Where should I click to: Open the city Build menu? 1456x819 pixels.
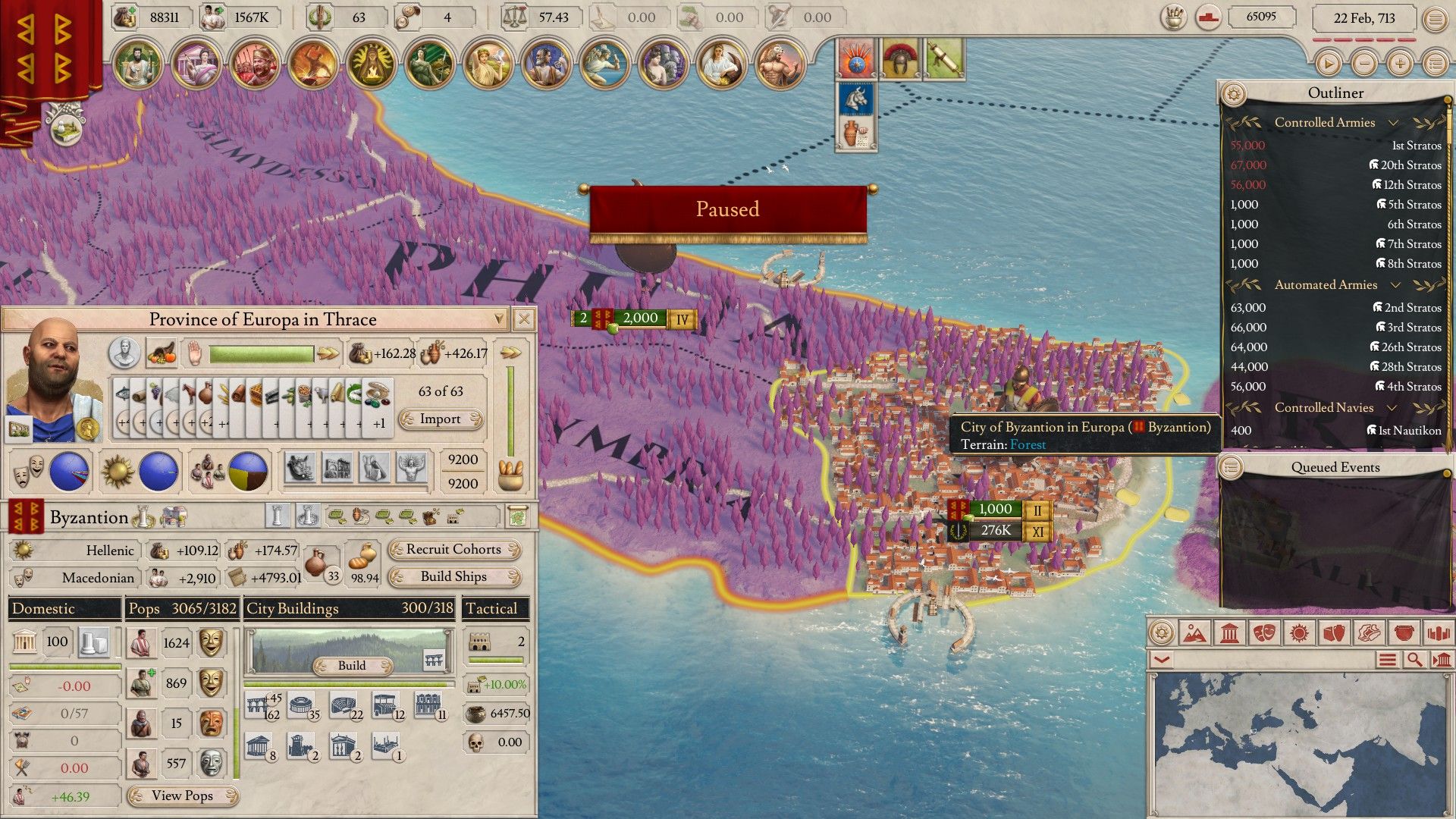pos(352,665)
